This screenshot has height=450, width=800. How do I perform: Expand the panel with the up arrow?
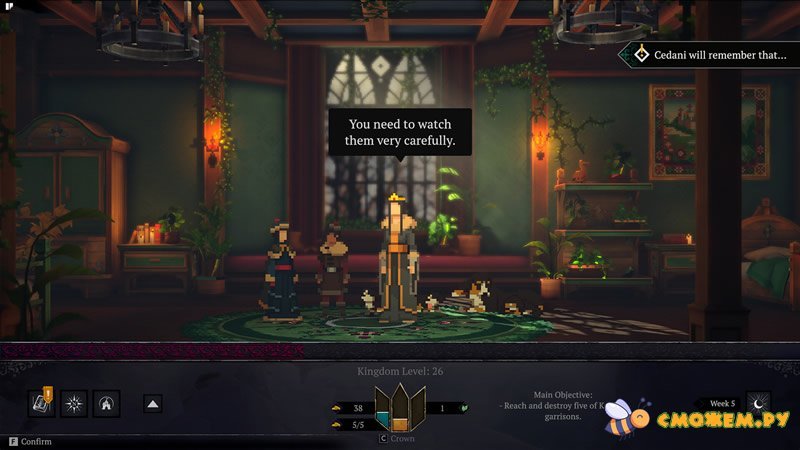coord(153,404)
